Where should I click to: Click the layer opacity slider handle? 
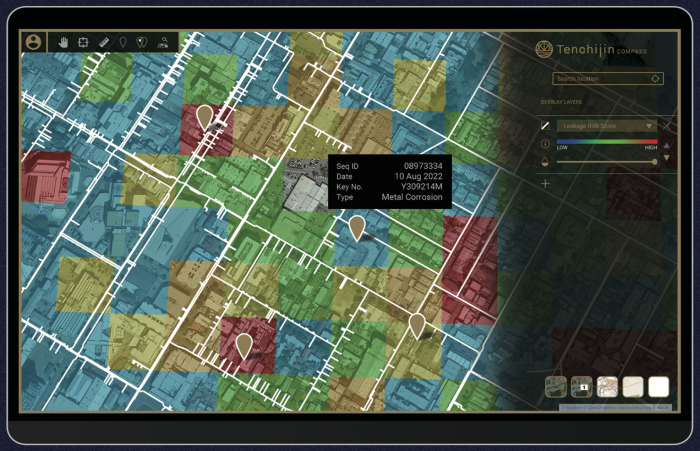[655, 162]
